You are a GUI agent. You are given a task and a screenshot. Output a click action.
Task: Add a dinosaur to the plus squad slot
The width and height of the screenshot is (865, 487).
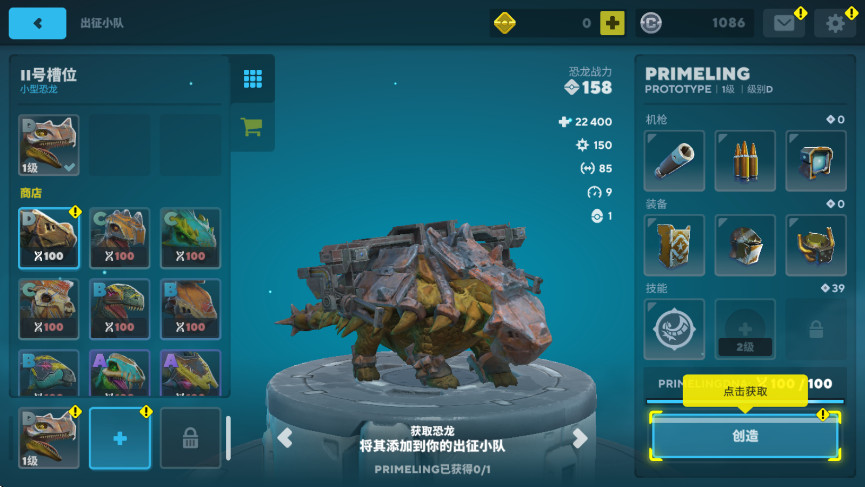pyautogui.click(x=120, y=438)
